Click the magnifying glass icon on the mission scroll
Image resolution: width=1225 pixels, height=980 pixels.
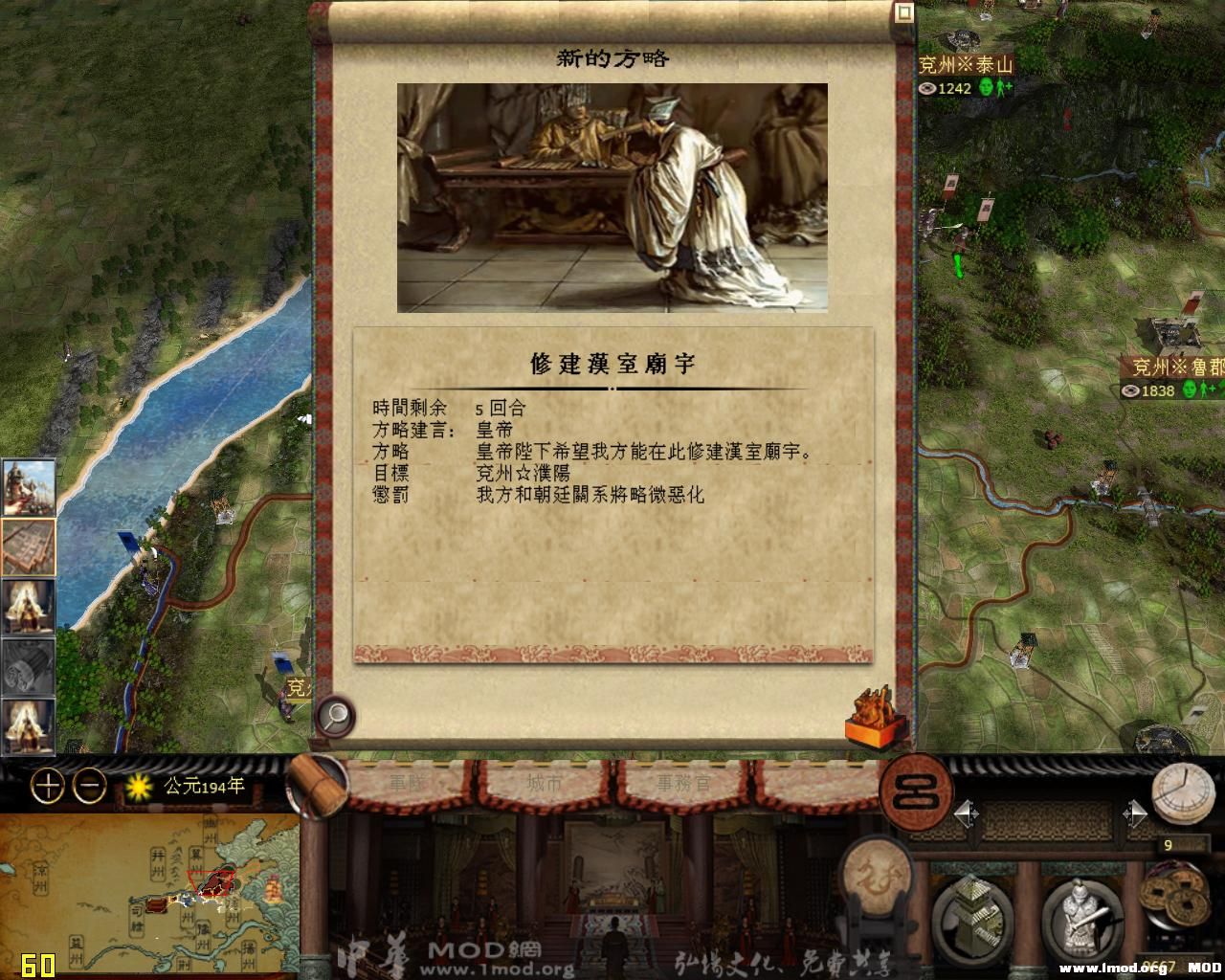334,715
